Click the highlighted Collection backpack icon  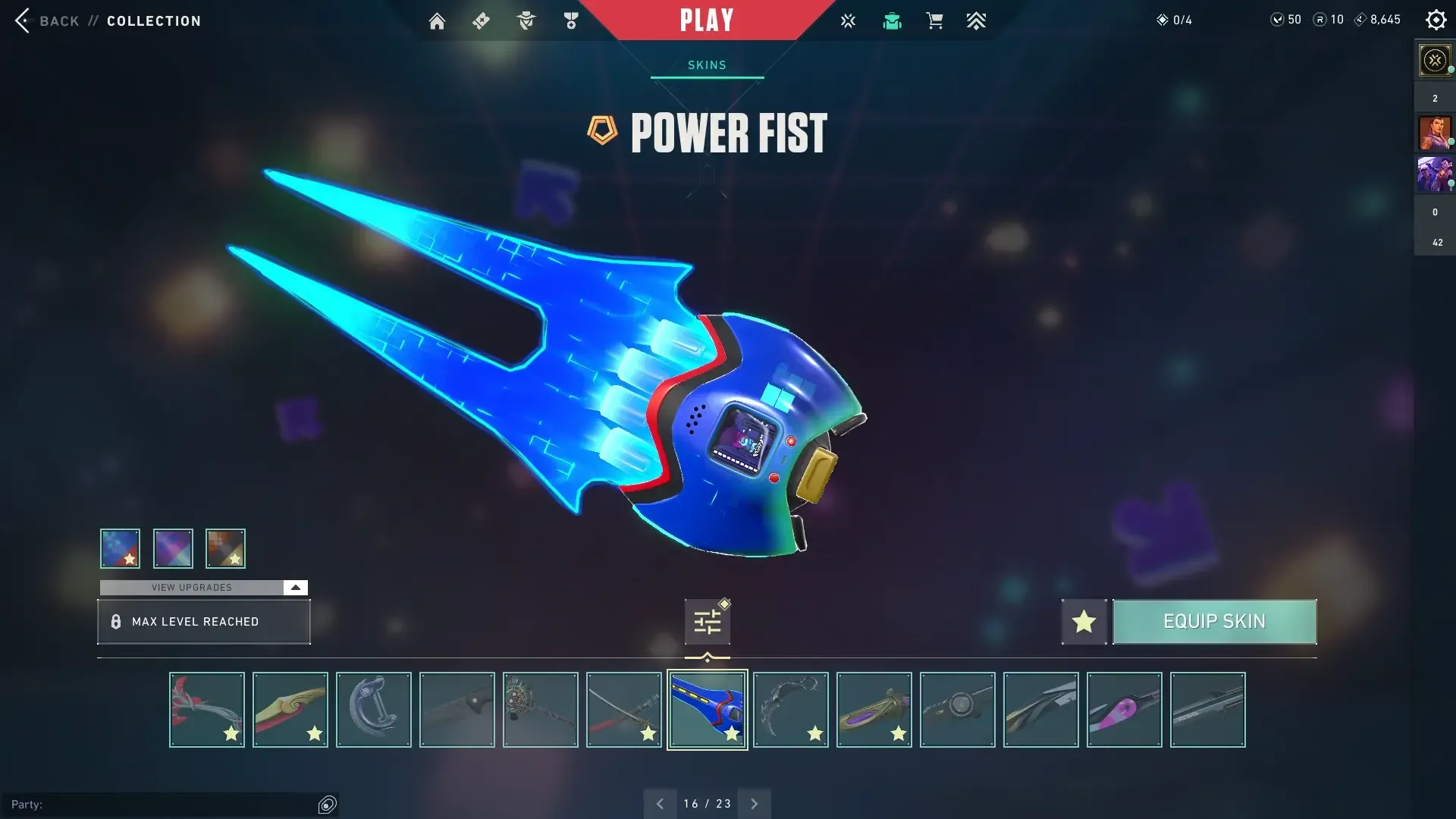pos(892,20)
